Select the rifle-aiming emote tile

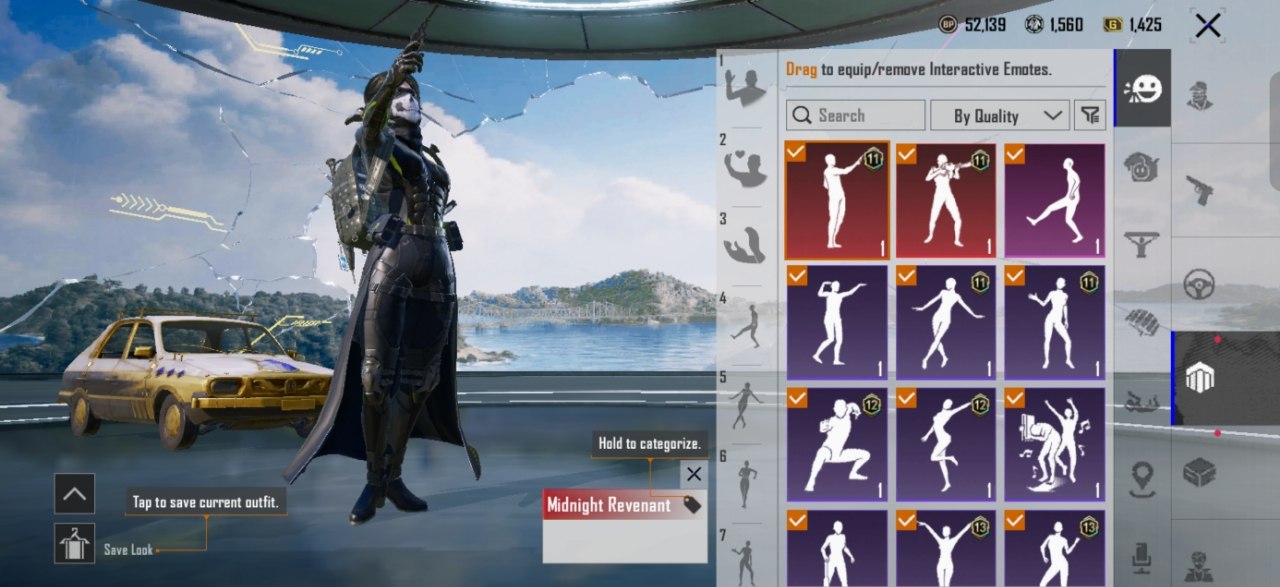point(946,201)
